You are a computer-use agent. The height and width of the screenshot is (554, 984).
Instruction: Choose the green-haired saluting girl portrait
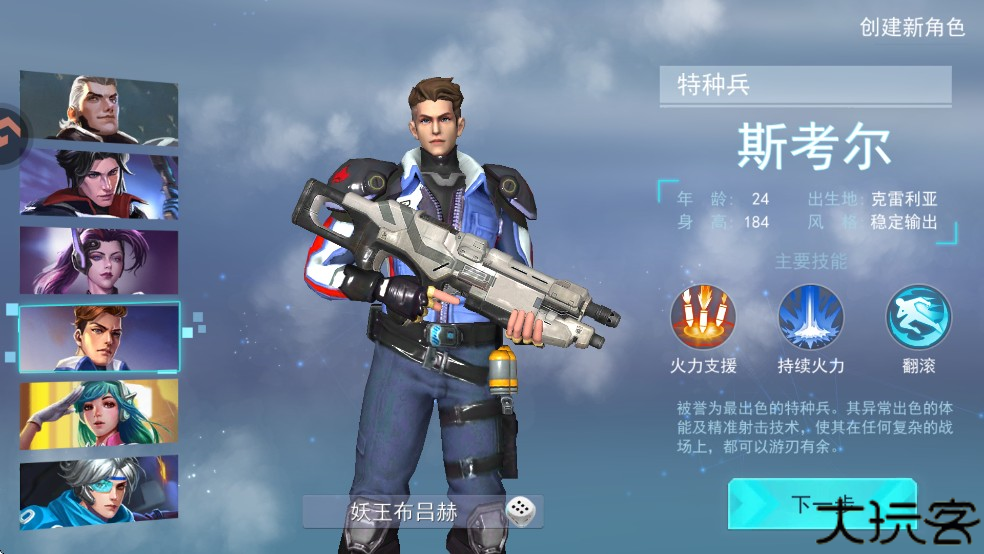tap(98, 412)
